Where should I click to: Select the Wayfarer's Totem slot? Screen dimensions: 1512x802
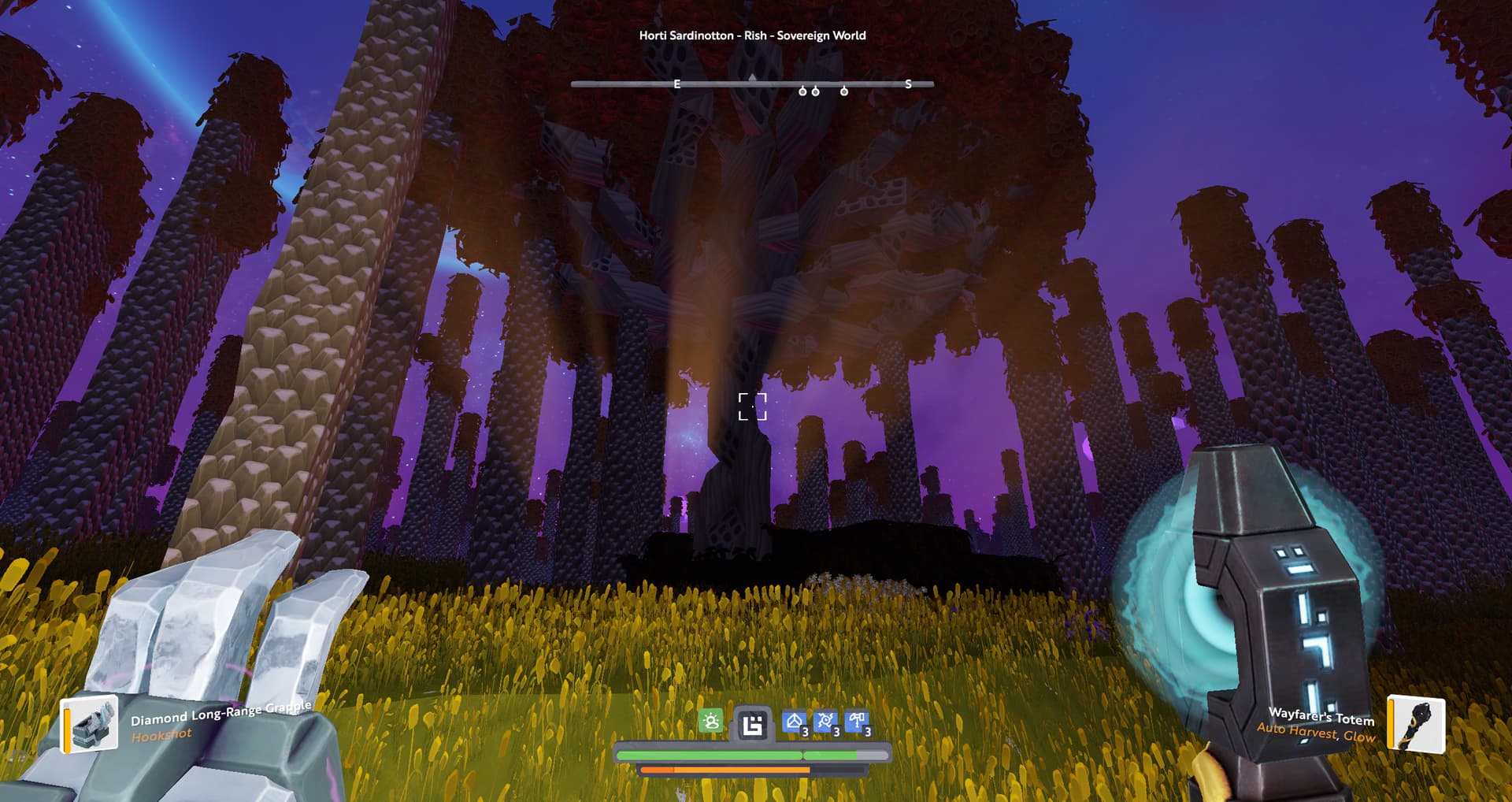[1415, 723]
